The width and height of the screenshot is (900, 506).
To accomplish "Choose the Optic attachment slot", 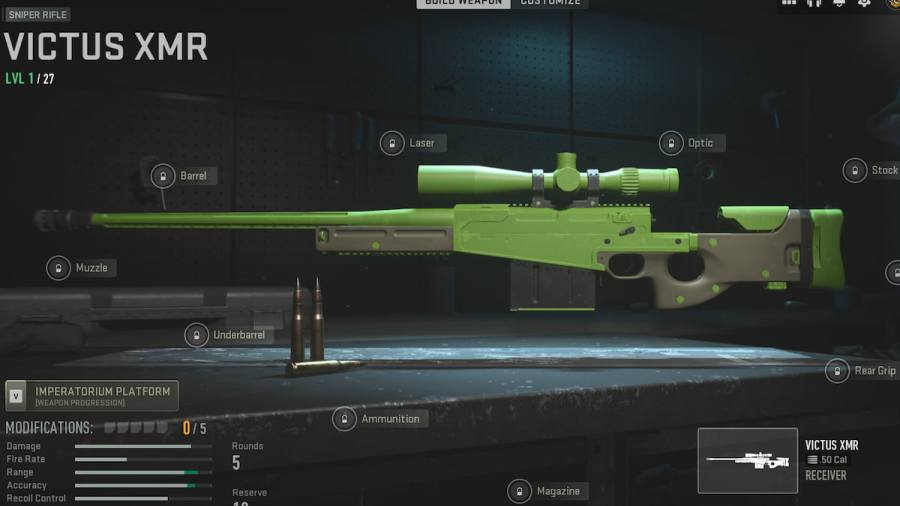I will click(690, 143).
